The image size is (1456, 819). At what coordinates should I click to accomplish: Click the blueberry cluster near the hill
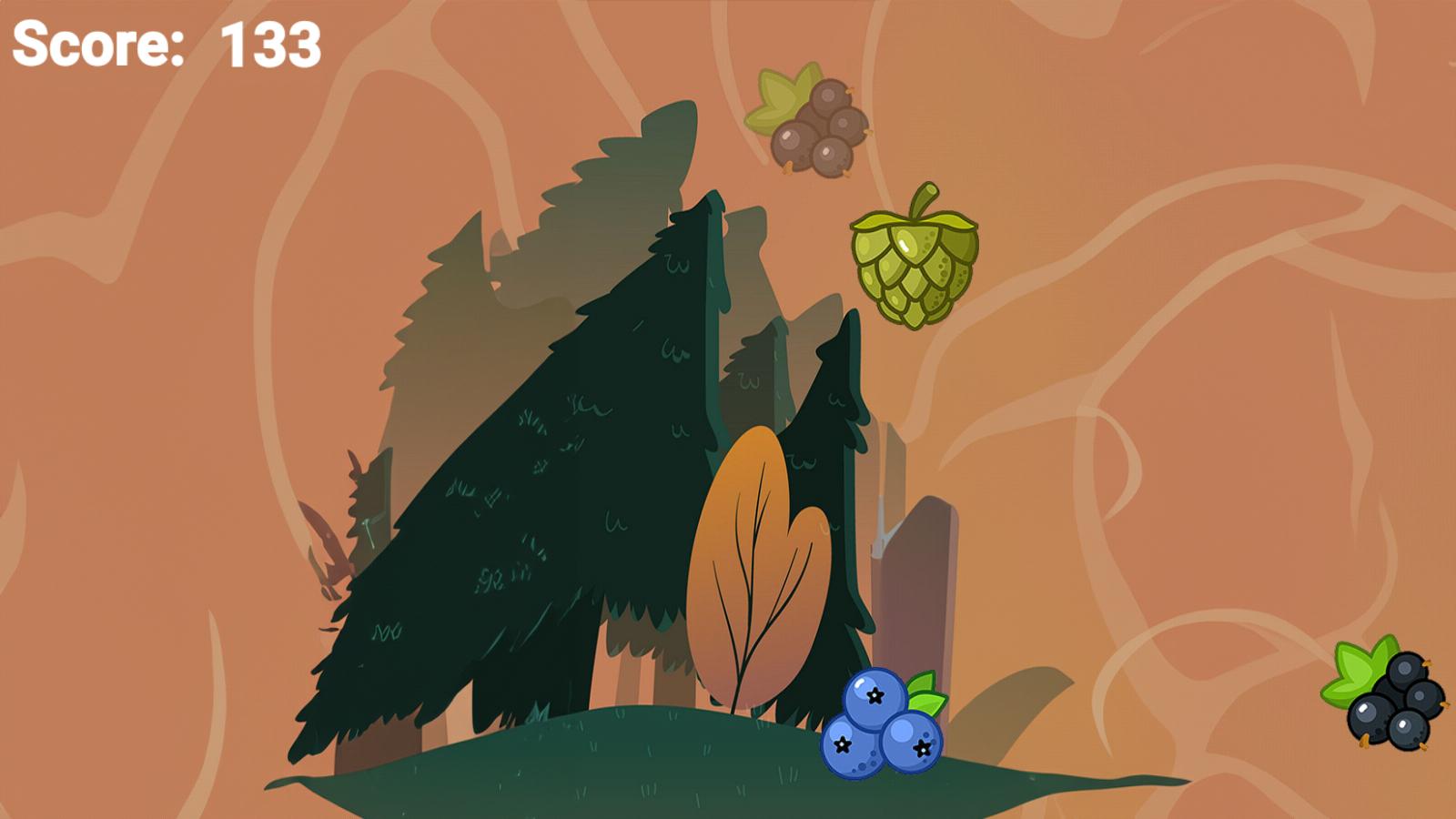pyautogui.click(x=878, y=728)
